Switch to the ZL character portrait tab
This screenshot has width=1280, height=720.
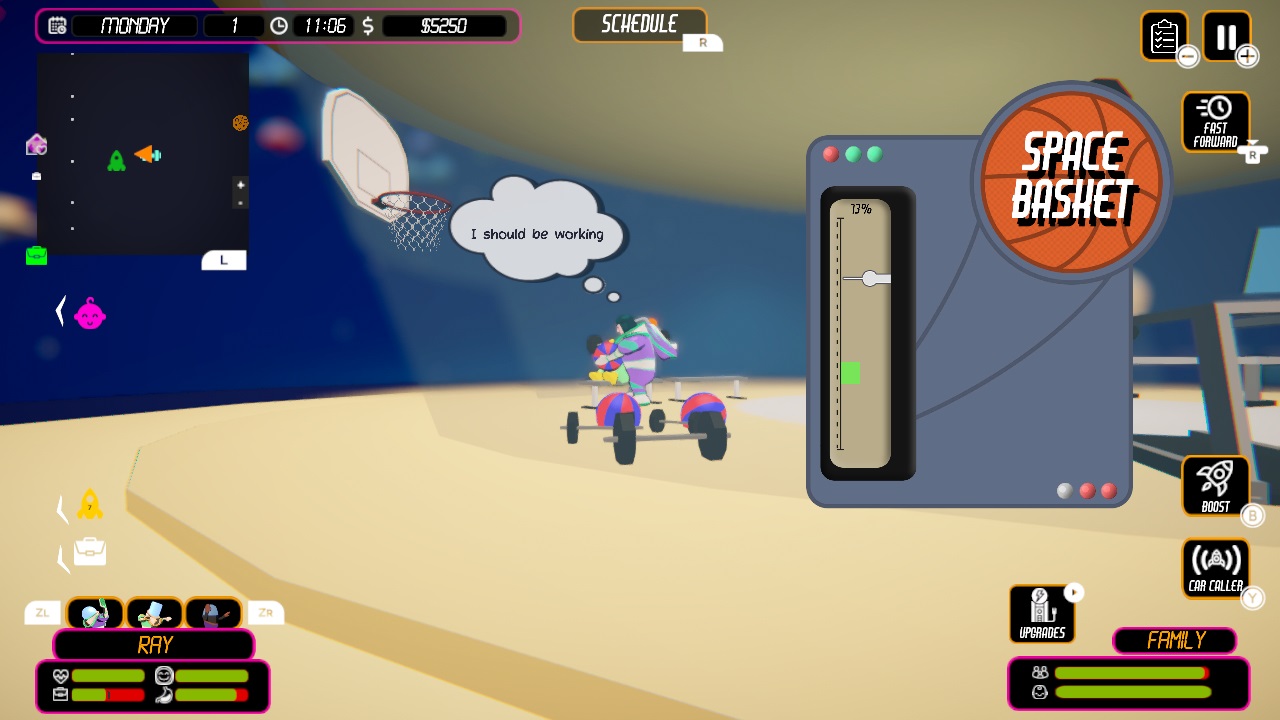[x=42, y=612]
